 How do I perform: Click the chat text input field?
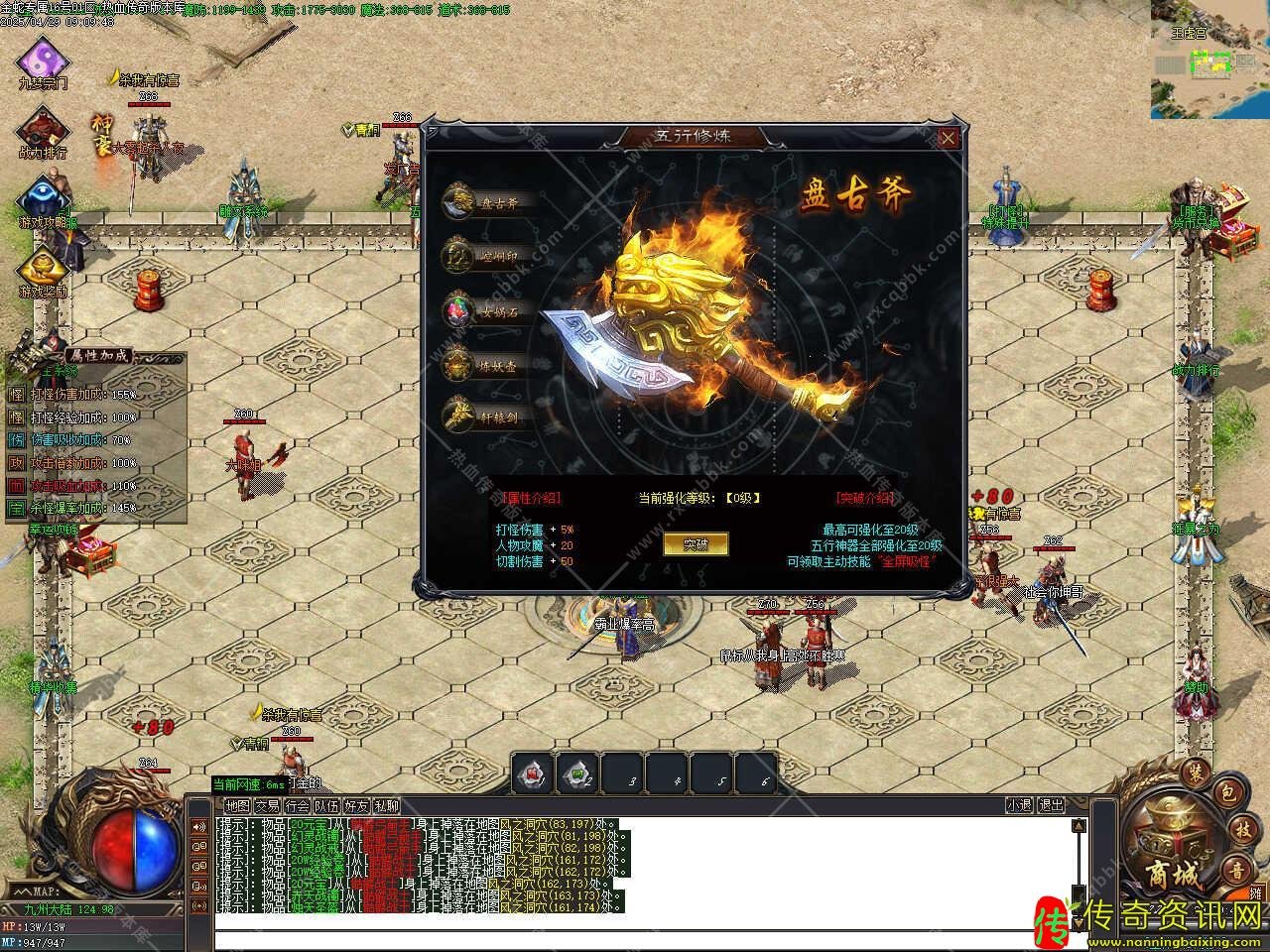tap(645, 939)
